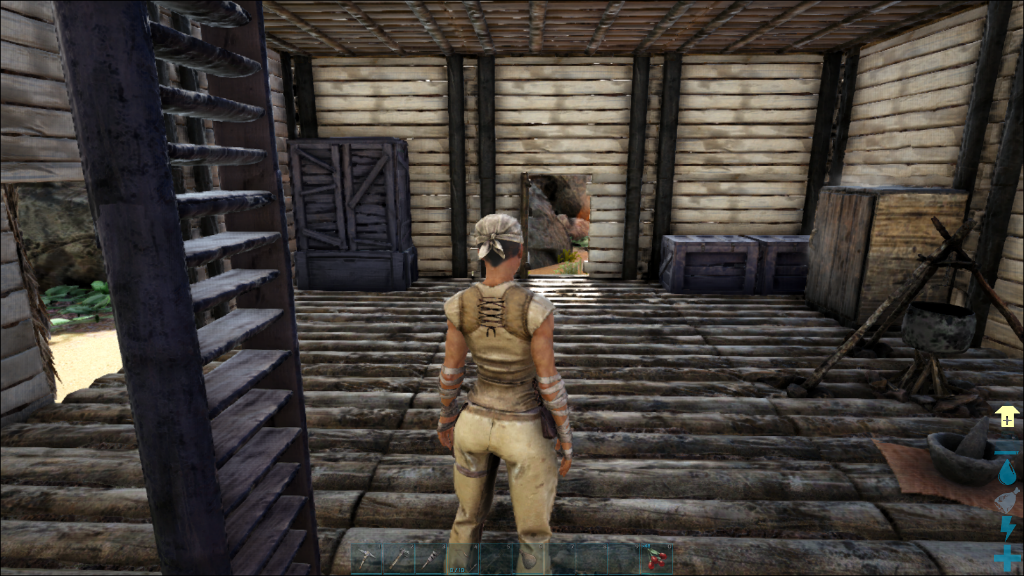Select the stone pickaxe hotbar slot
Image resolution: width=1024 pixels, height=576 pixels.
pos(366,559)
